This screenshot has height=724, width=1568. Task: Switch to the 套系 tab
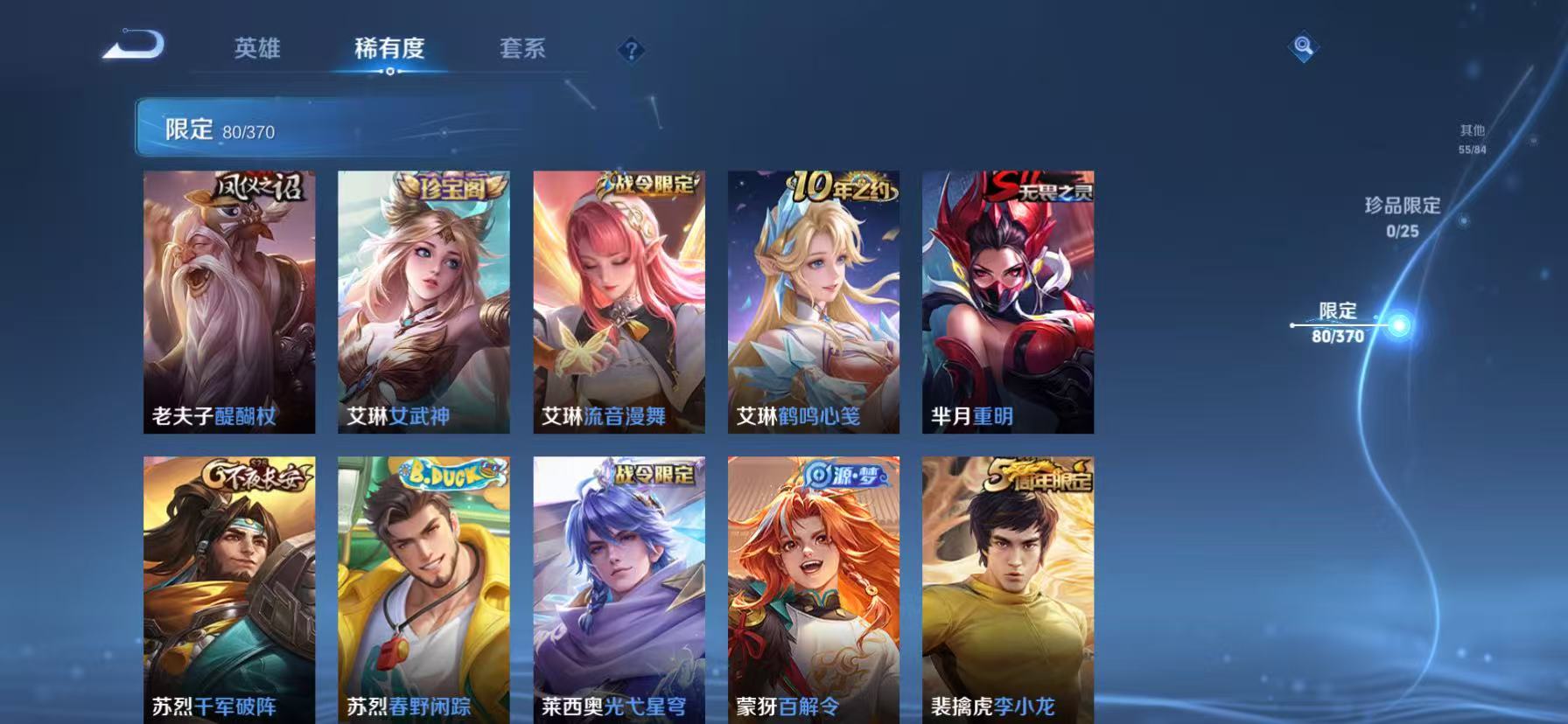pos(522,50)
